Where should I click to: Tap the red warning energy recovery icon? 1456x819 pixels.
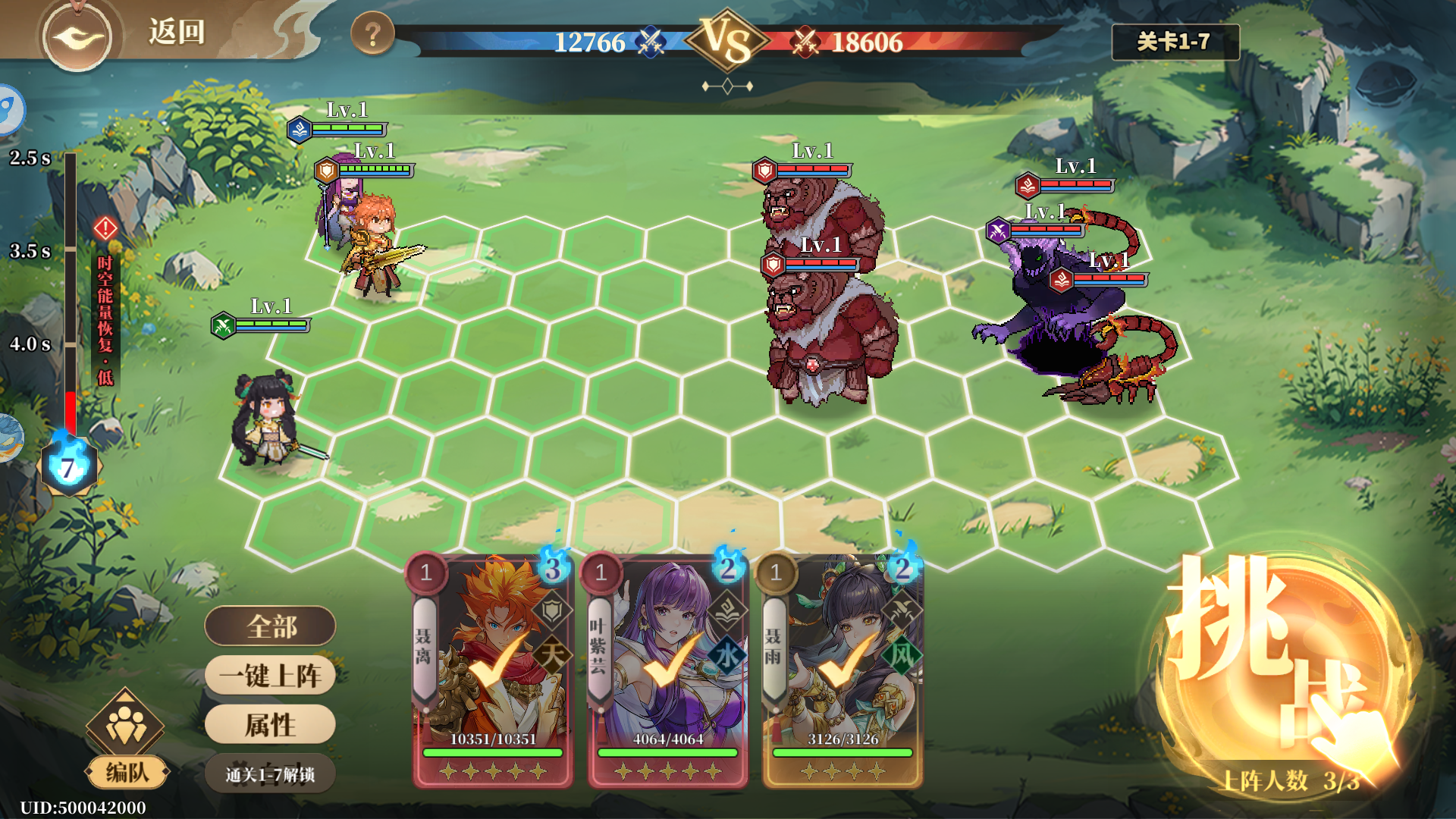click(105, 227)
